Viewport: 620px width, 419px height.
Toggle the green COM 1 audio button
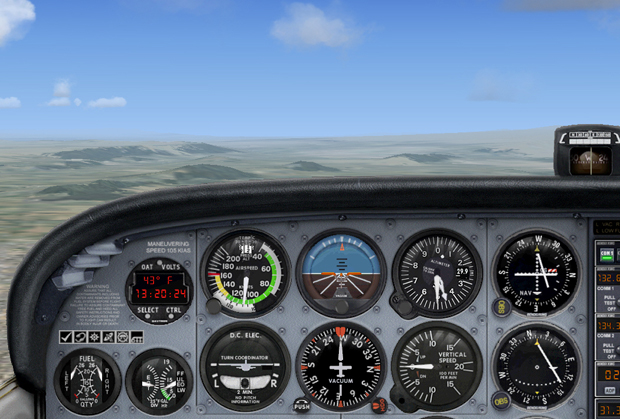tap(606, 255)
